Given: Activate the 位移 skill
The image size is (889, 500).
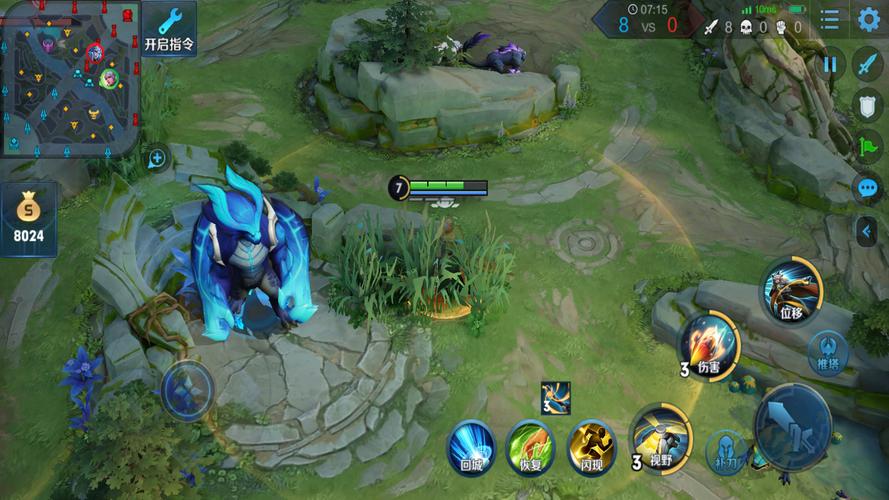Looking at the screenshot, I should (x=791, y=291).
